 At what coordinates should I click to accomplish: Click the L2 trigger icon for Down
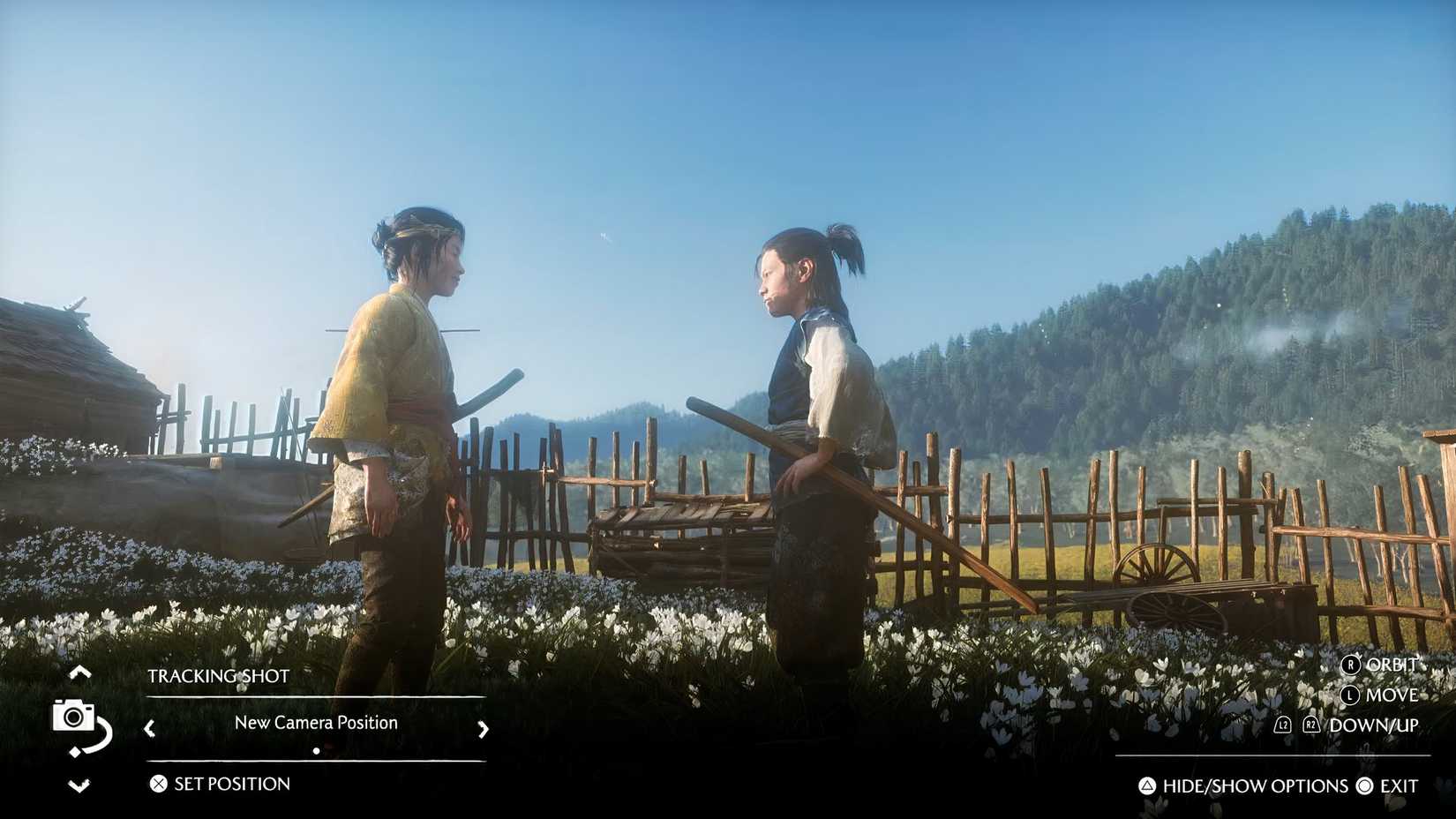pyautogui.click(x=1282, y=725)
